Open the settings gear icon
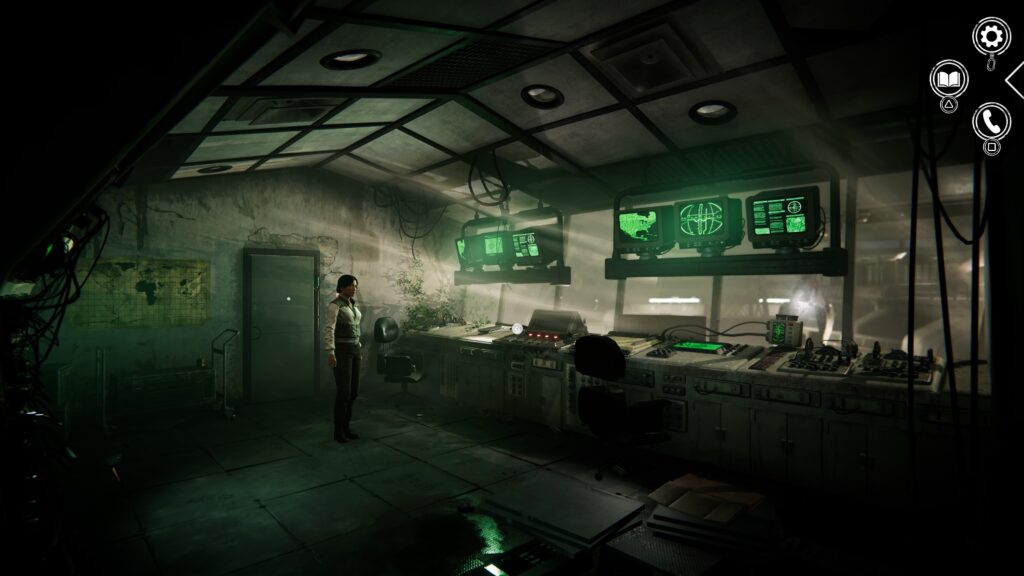 pos(991,37)
